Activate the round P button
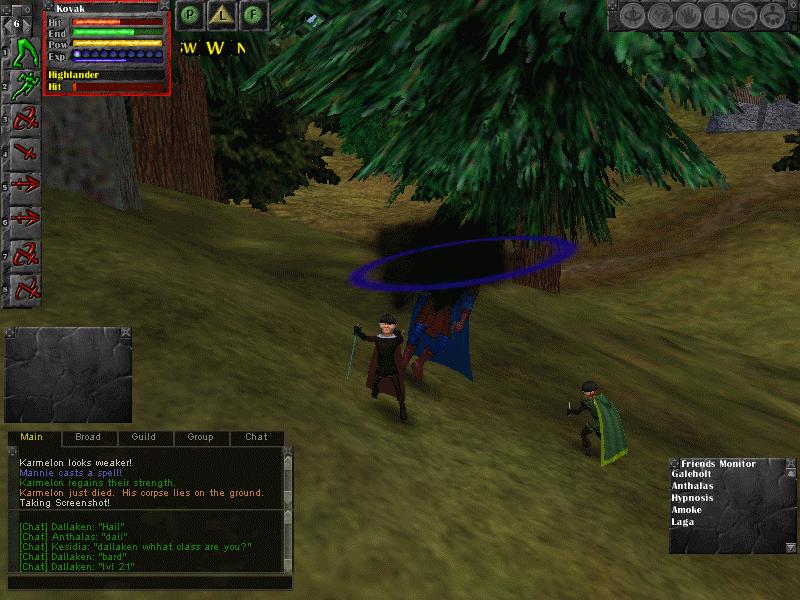 tap(188, 15)
